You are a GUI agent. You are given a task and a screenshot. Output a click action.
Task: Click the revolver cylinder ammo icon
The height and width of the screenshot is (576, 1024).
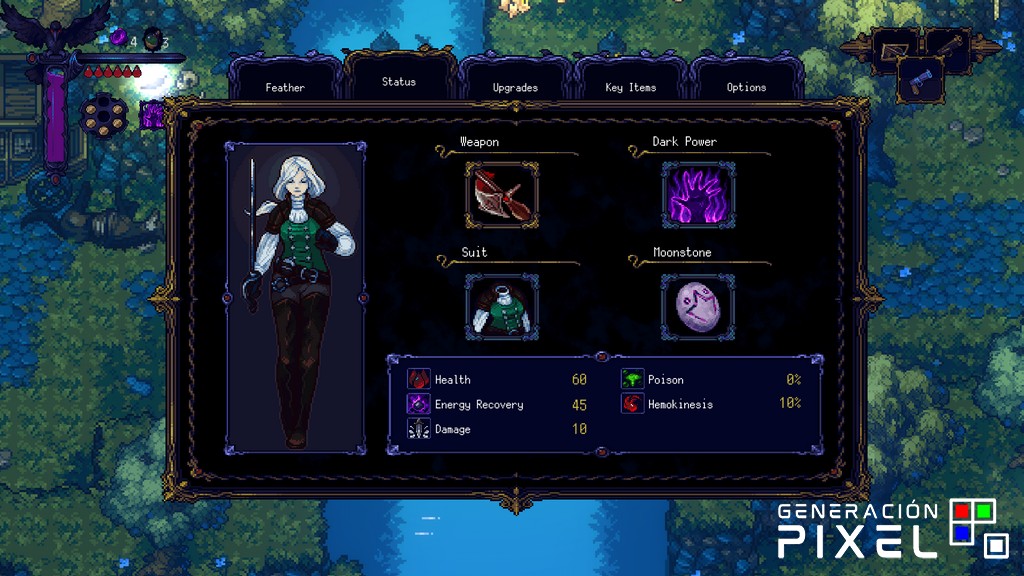[x=102, y=111]
